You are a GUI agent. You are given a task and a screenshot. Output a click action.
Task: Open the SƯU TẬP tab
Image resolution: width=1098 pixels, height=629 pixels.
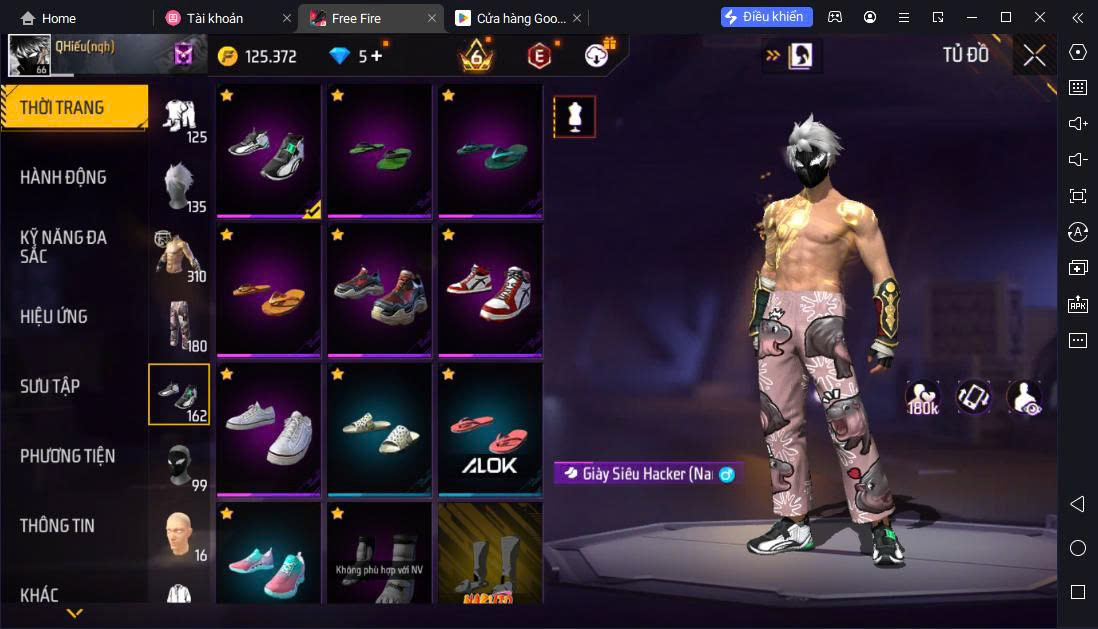(50, 386)
